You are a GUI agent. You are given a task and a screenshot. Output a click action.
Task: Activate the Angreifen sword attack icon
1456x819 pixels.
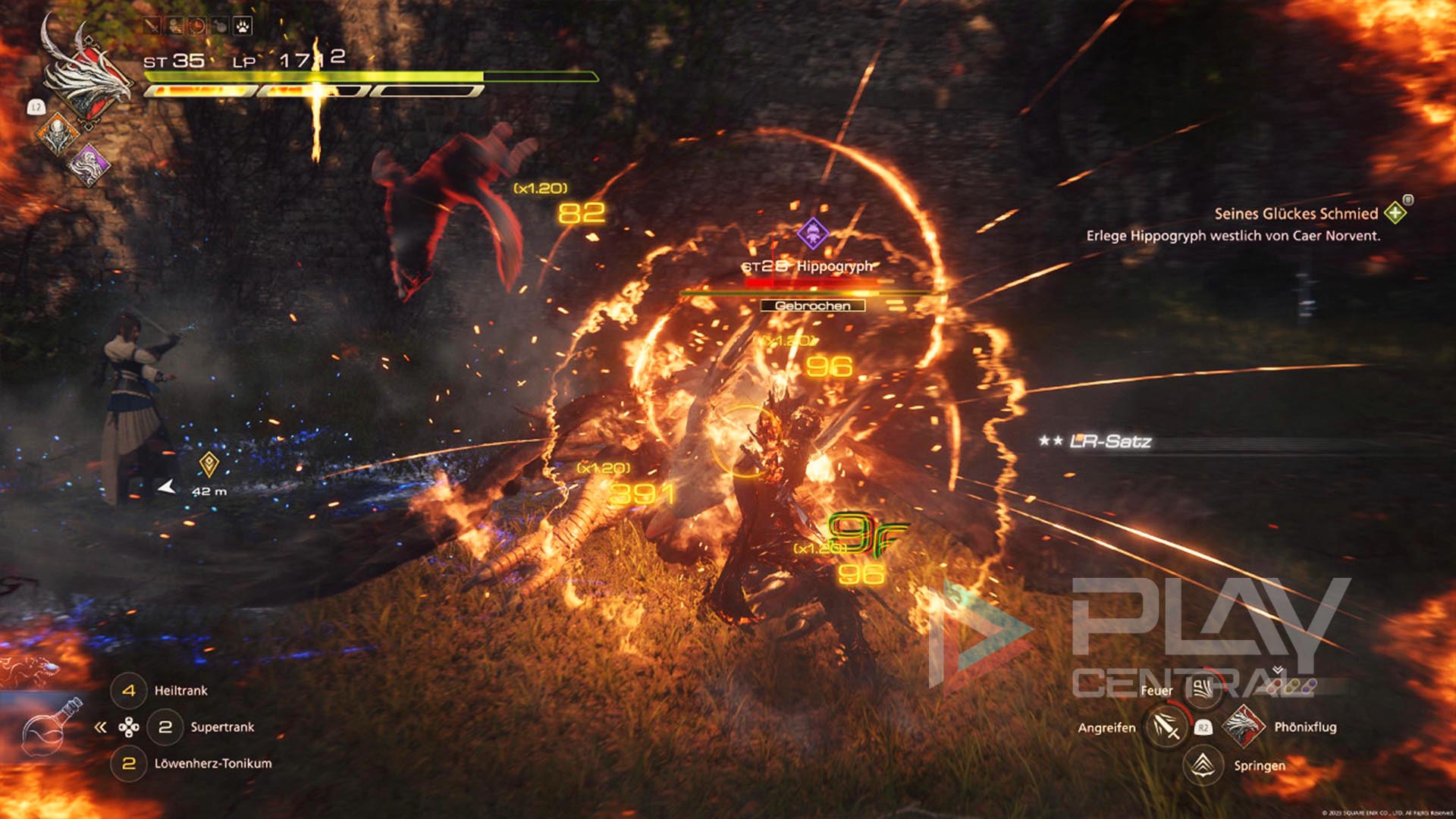[1166, 727]
